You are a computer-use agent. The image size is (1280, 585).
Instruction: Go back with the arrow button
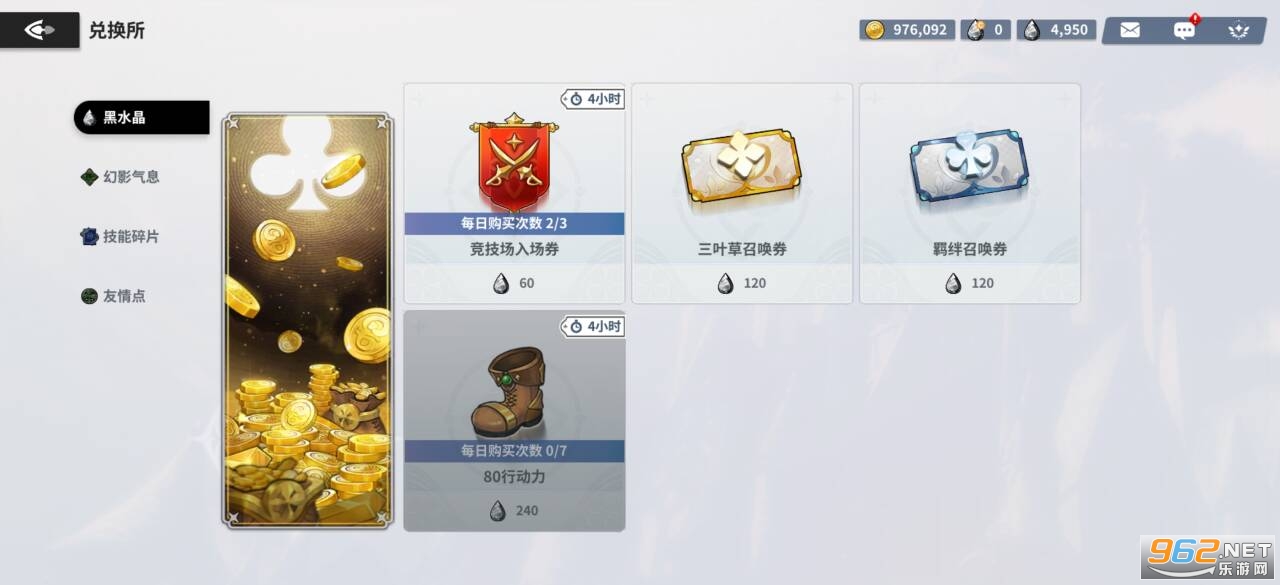[x=40, y=30]
